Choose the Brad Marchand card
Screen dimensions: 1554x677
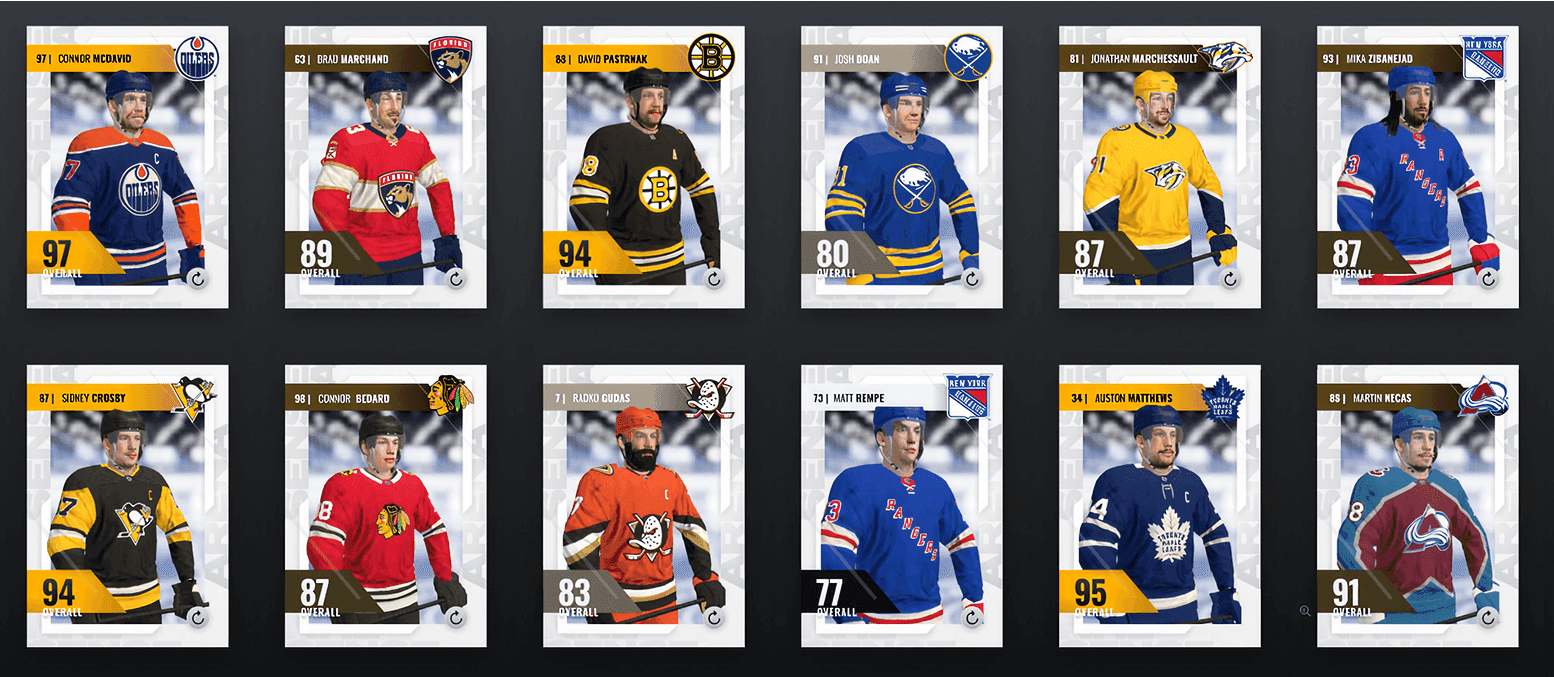point(385,166)
